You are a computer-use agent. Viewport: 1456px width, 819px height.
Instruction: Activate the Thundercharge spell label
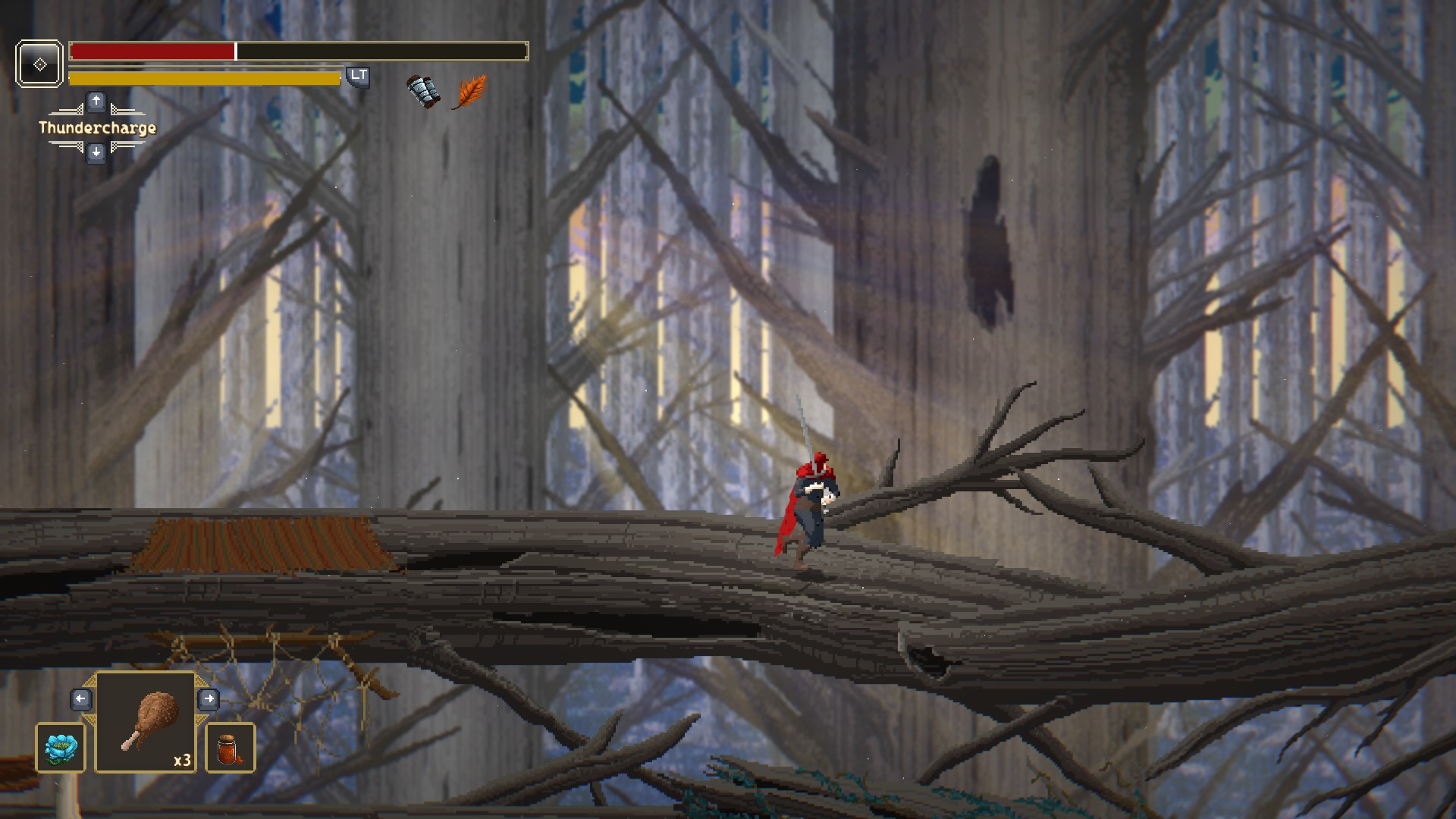[x=97, y=127]
